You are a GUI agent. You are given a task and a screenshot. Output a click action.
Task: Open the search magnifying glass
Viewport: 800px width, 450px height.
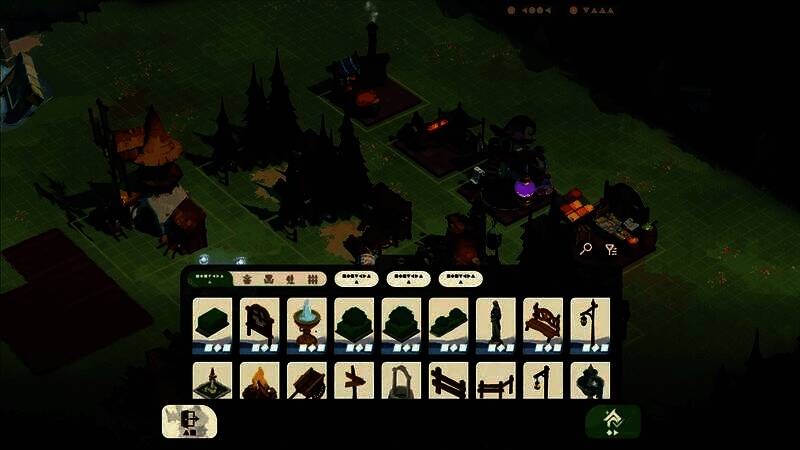tap(586, 249)
